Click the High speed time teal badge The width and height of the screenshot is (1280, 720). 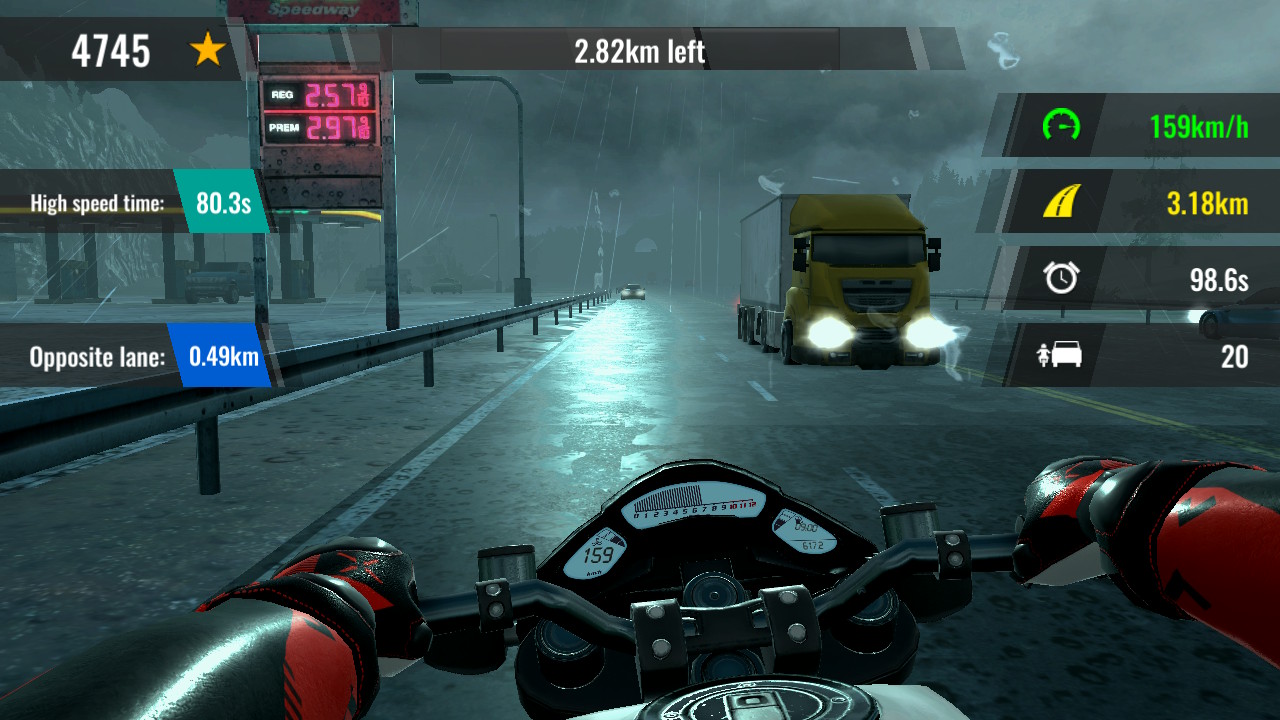225,204
